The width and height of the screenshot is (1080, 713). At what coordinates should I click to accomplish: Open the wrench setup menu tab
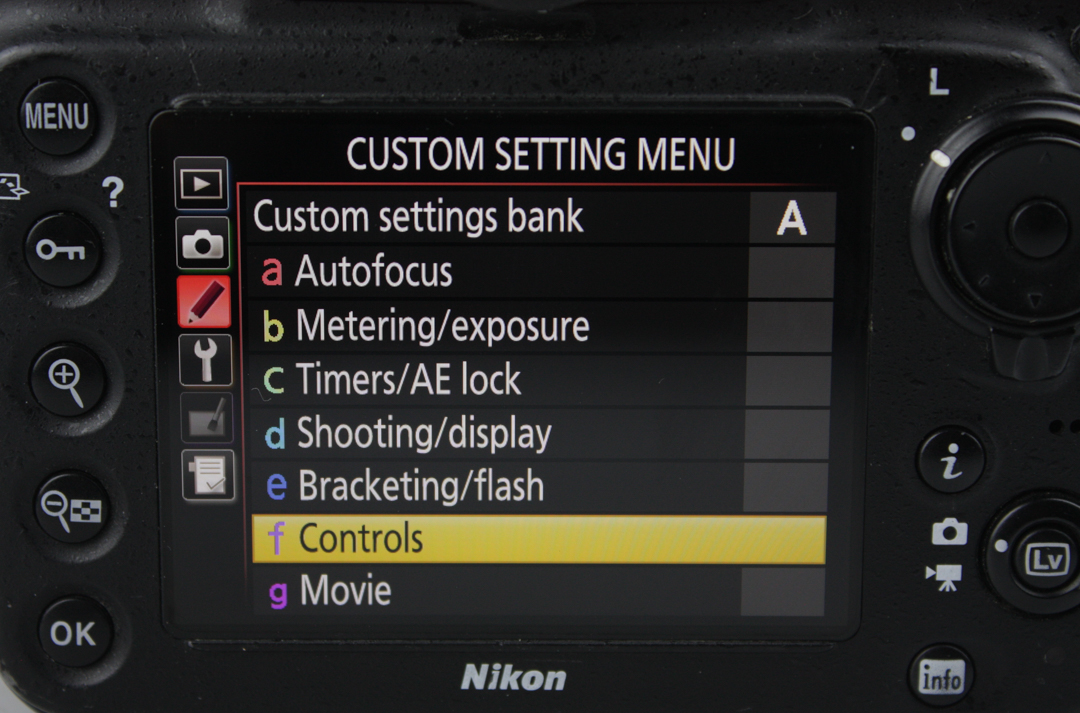tap(205, 359)
